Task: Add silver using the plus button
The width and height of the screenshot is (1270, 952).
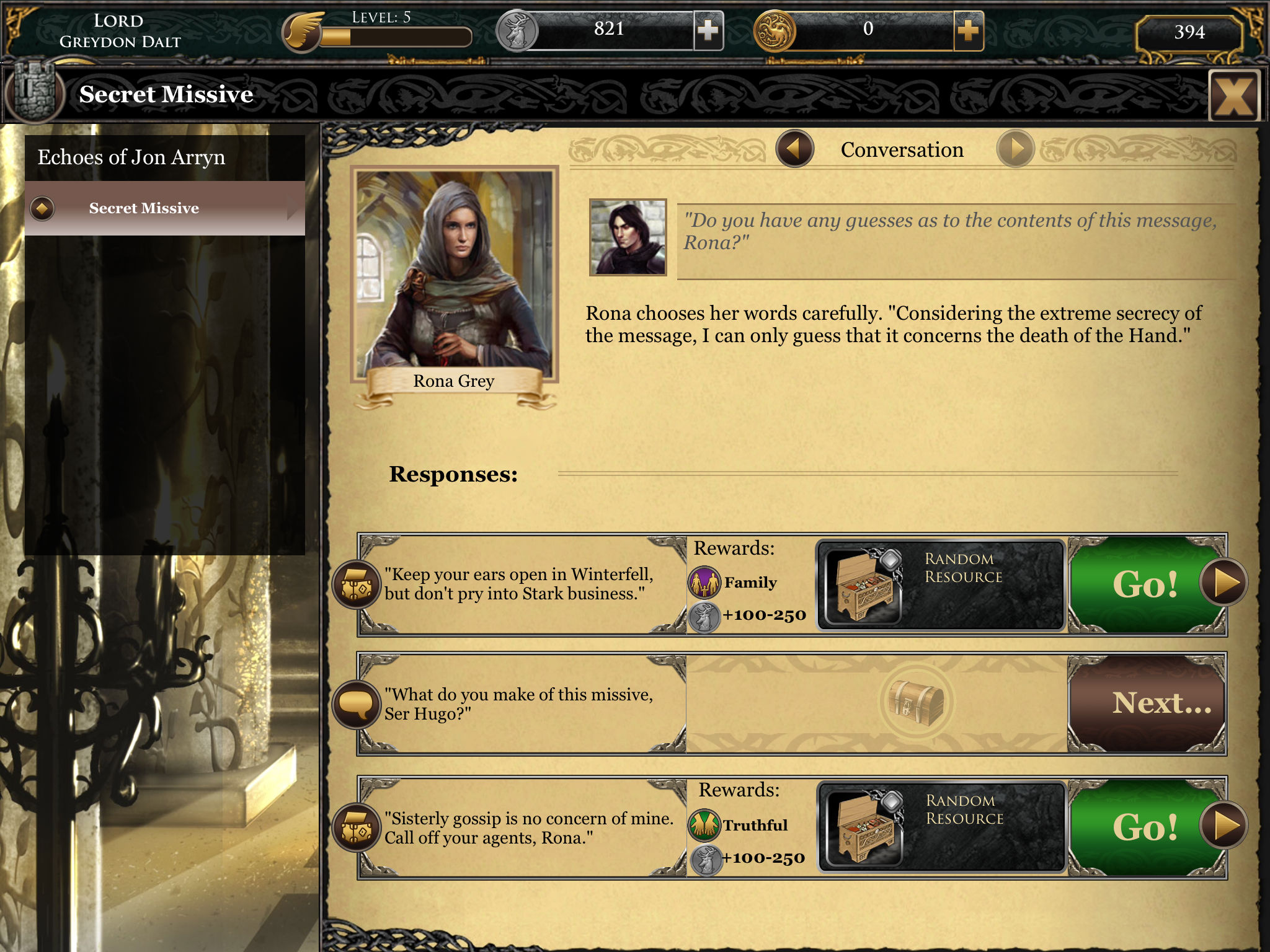Action: 708,30
